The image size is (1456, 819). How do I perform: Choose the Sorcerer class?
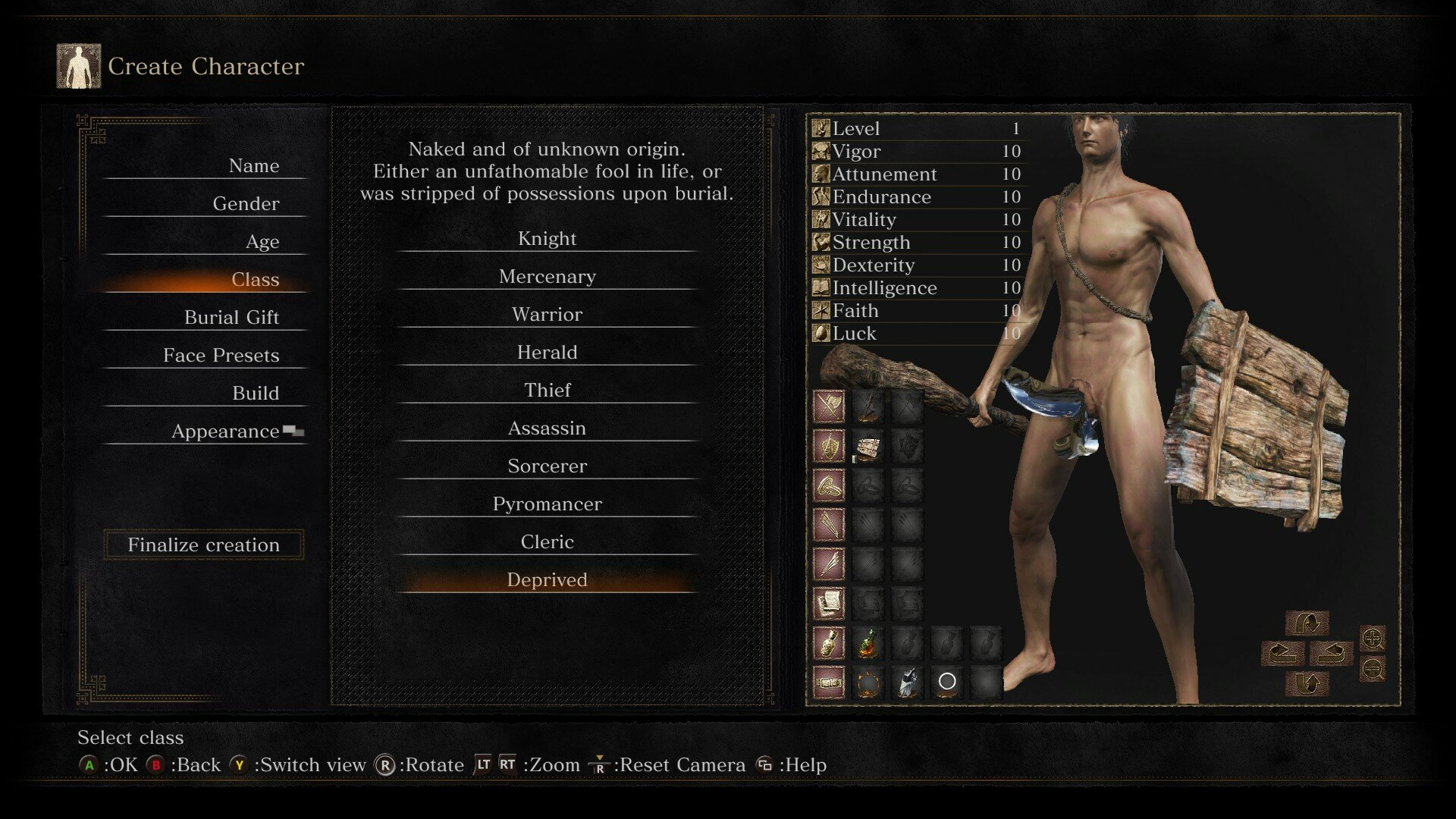coord(547,466)
